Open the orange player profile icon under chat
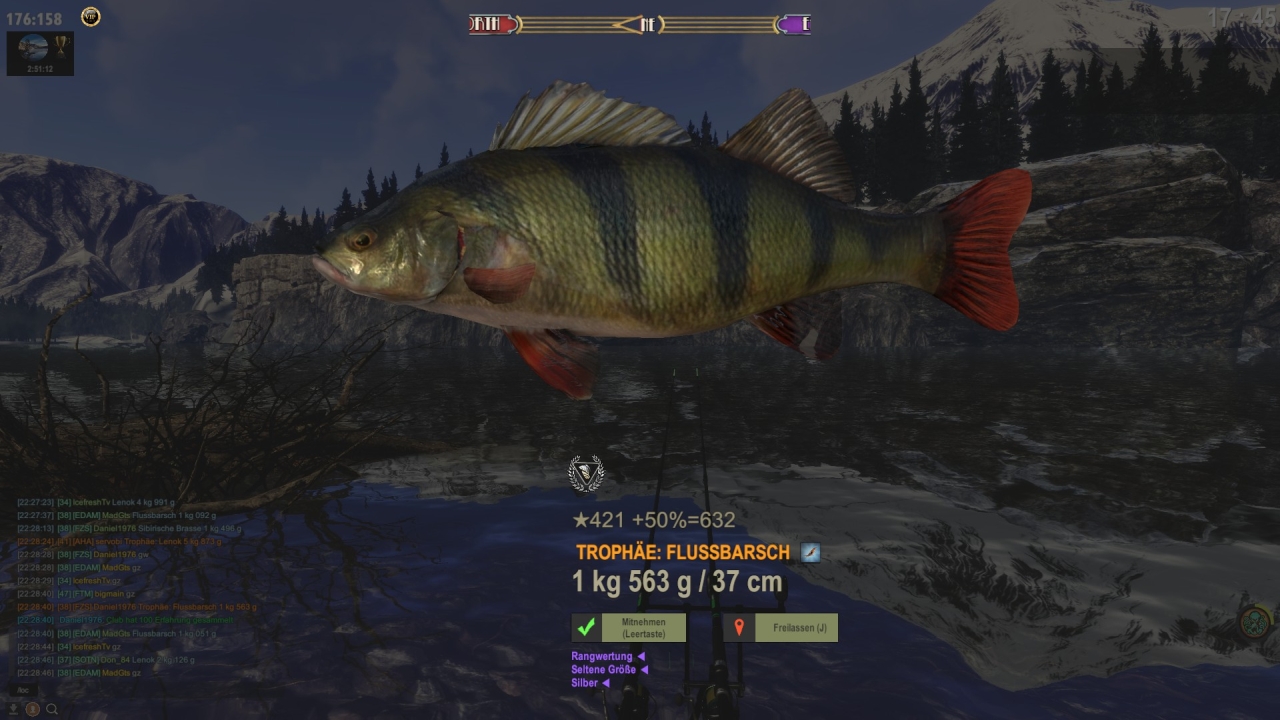Viewport: 1280px width, 720px height. [33, 709]
